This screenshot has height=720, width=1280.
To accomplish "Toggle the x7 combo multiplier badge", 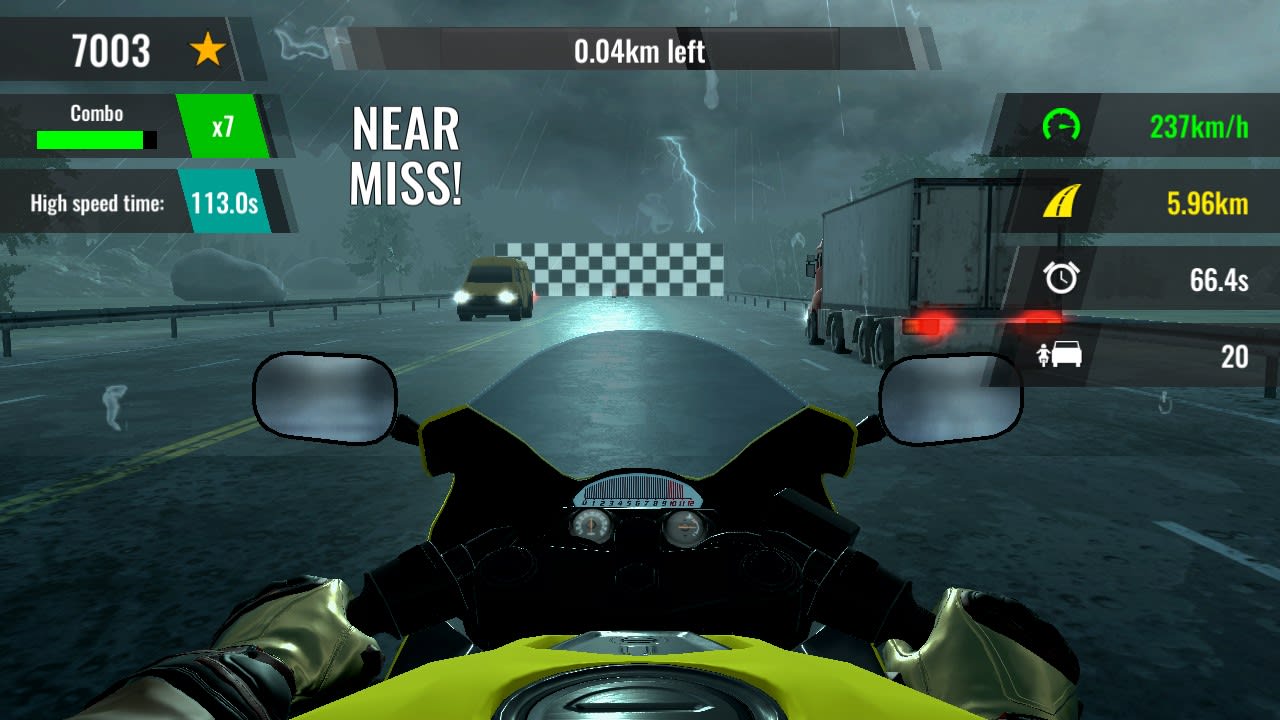I will tap(222, 125).
